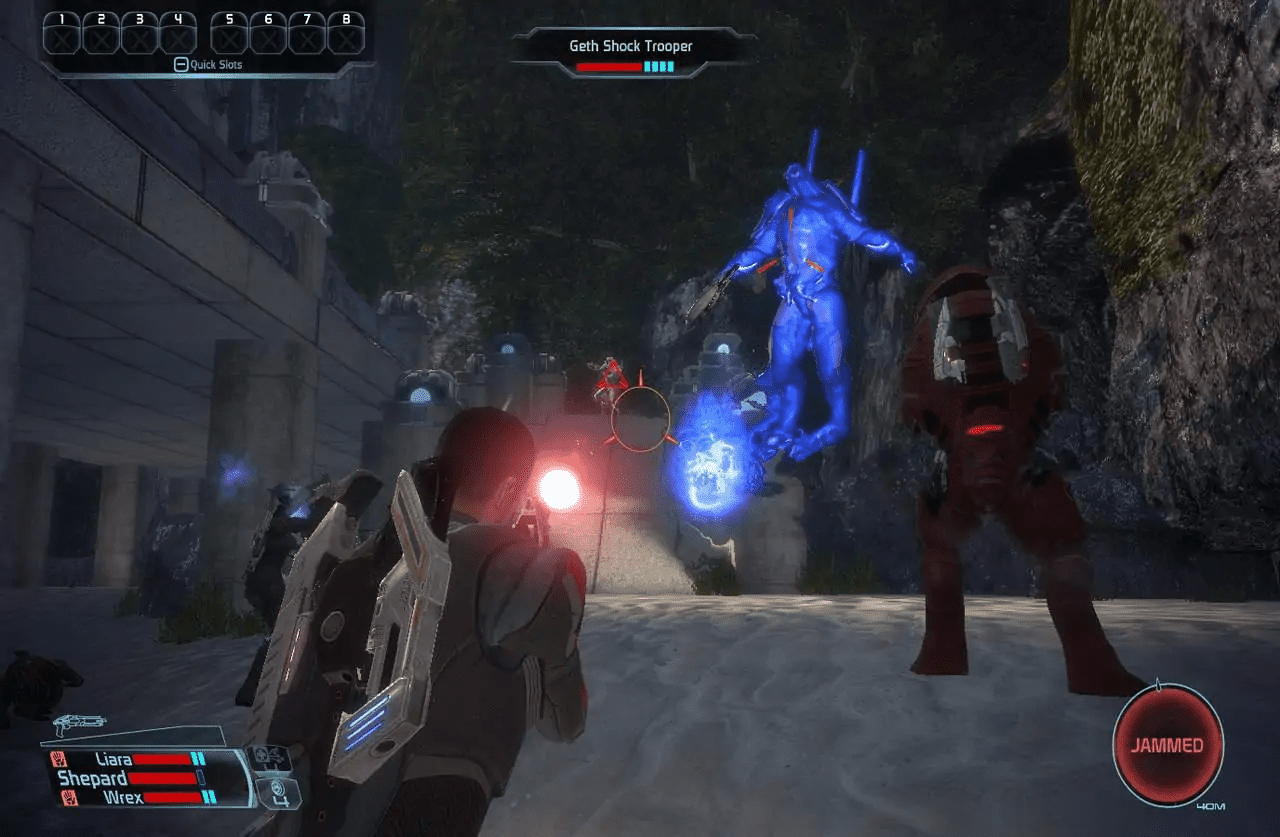Toggle quick slot 4
The height and width of the screenshot is (837, 1280).
(x=179, y=35)
